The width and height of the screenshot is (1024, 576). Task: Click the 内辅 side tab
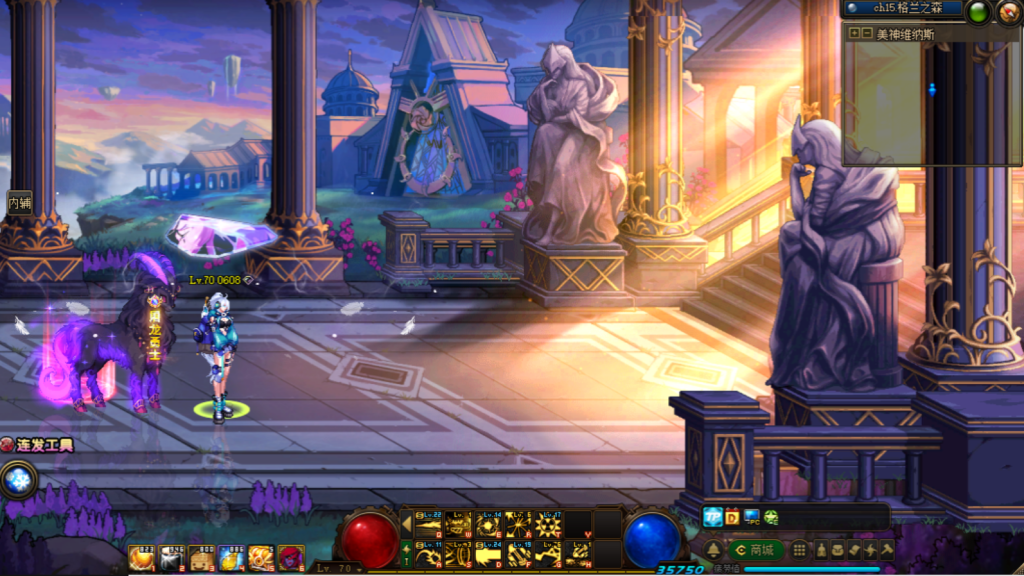tap(19, 202)
